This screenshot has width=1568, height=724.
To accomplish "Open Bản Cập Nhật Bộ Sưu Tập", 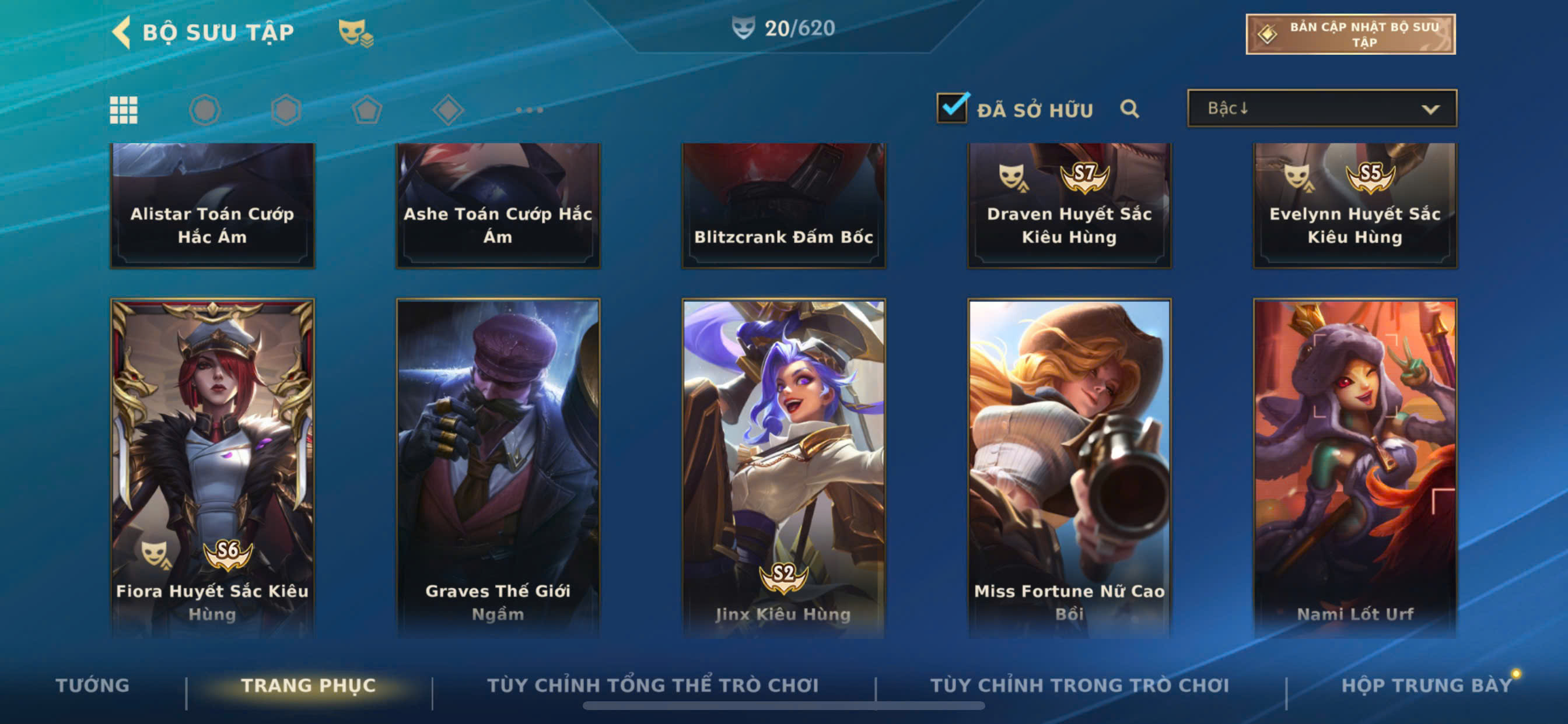I will tap(1349, 34).
